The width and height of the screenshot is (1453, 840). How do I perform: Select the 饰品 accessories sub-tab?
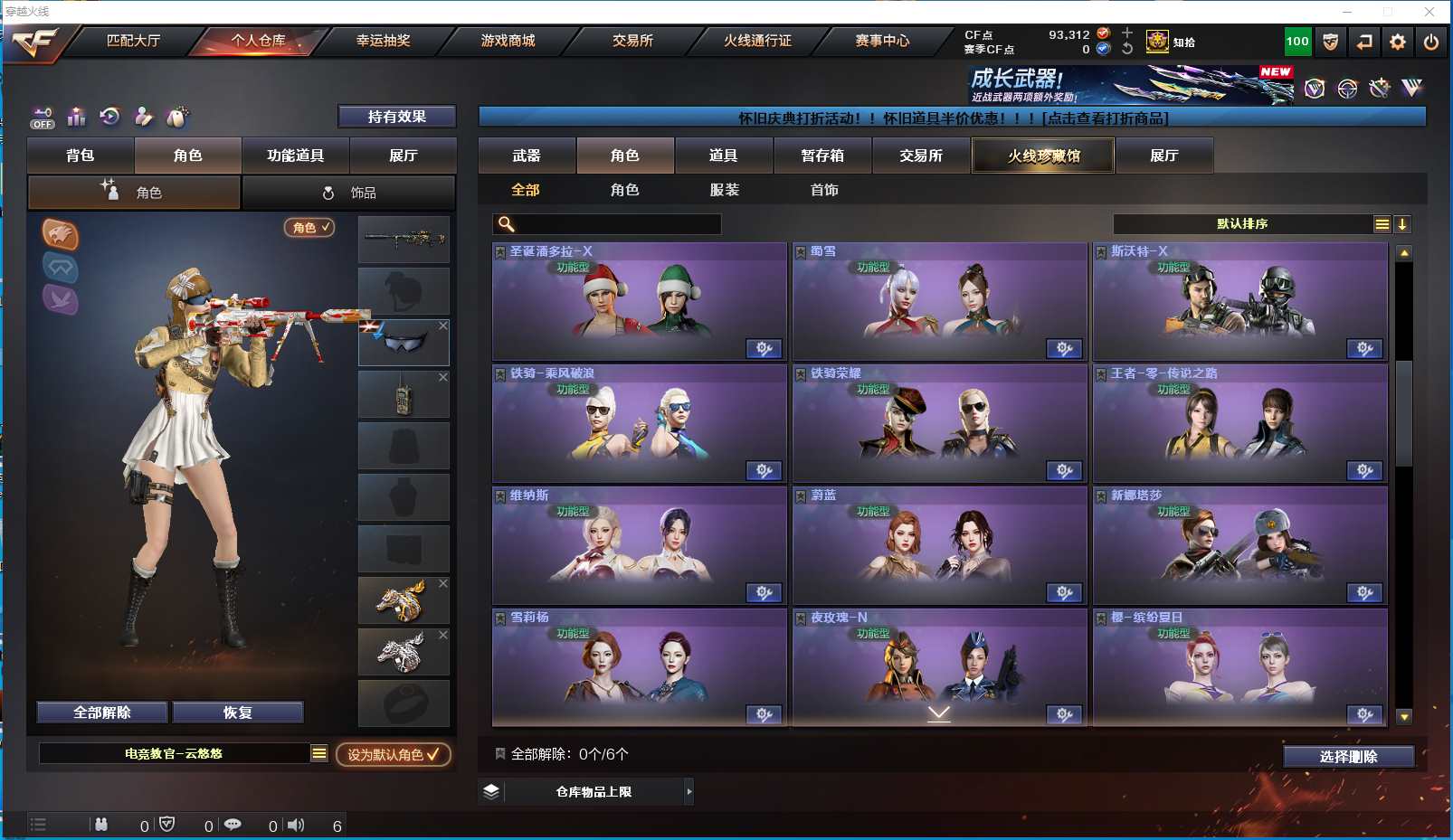[348, 193]
